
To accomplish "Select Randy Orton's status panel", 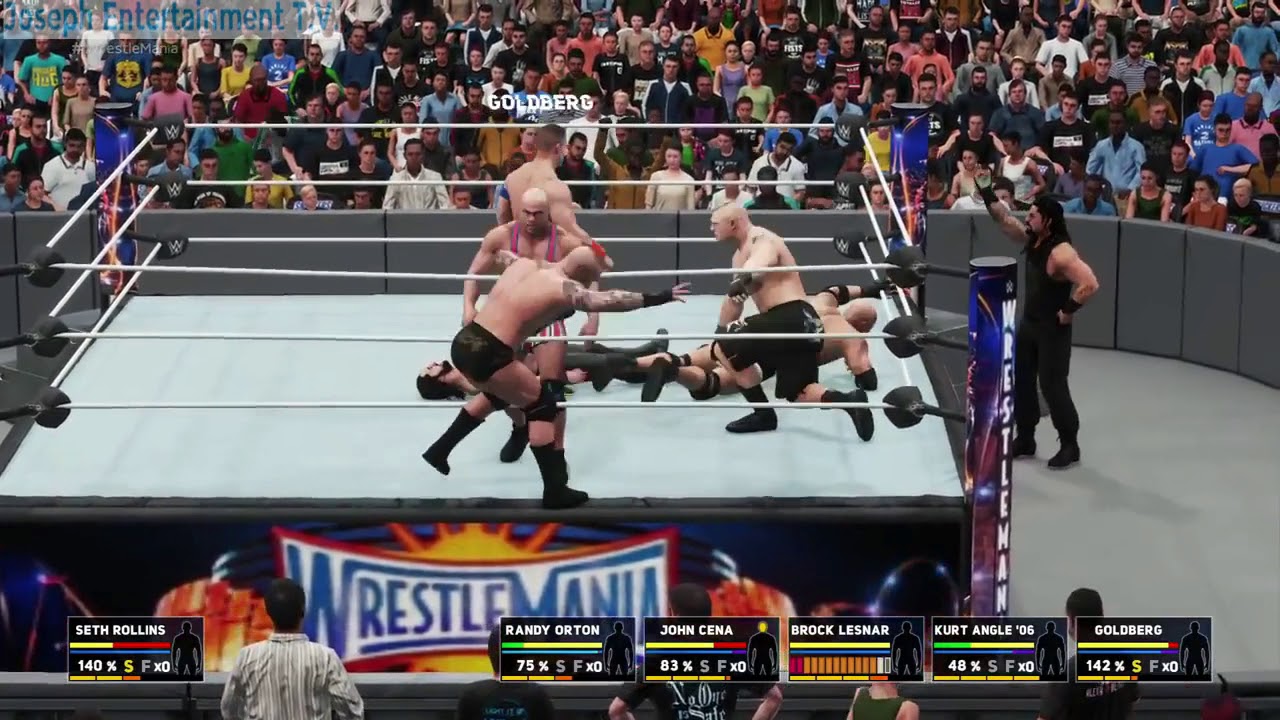I will pos(568,649).
